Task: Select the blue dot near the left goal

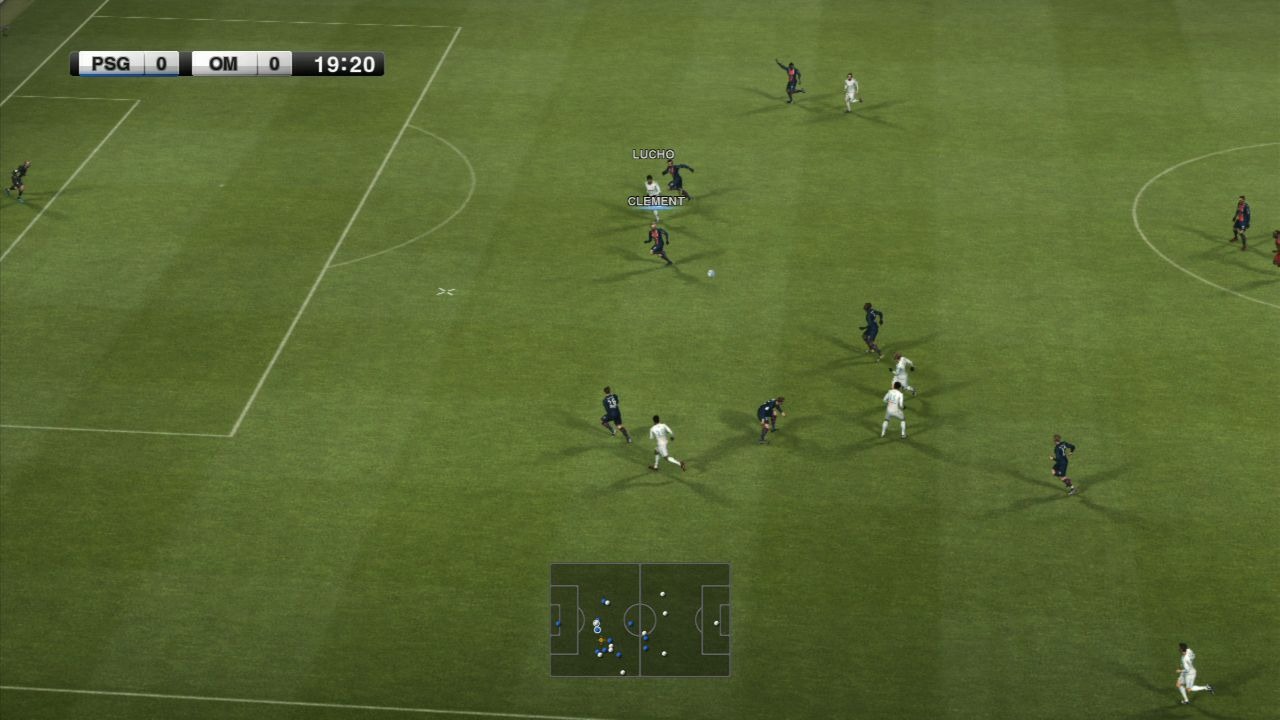Action: [558, 623]
